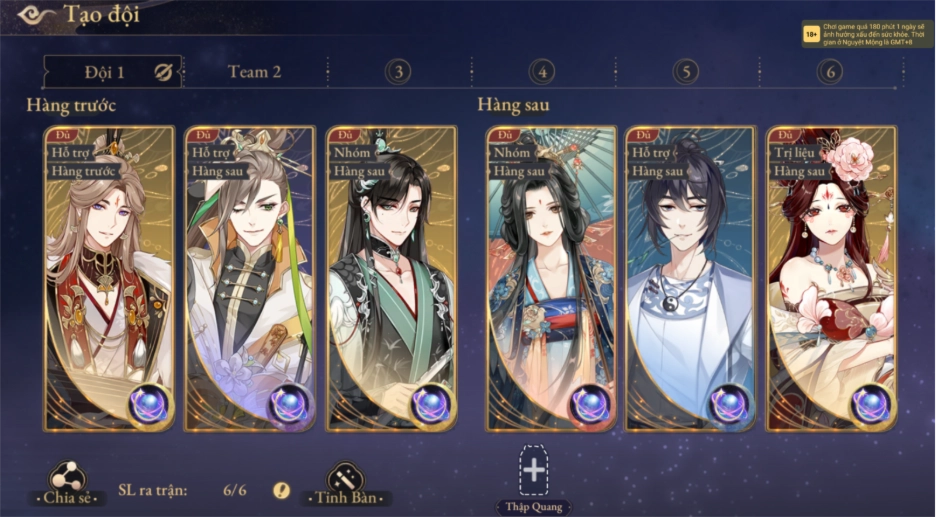Go back using the Tạo đội swirl icon
The height and width of the screenshot is (517, 936).
(36, 15)
